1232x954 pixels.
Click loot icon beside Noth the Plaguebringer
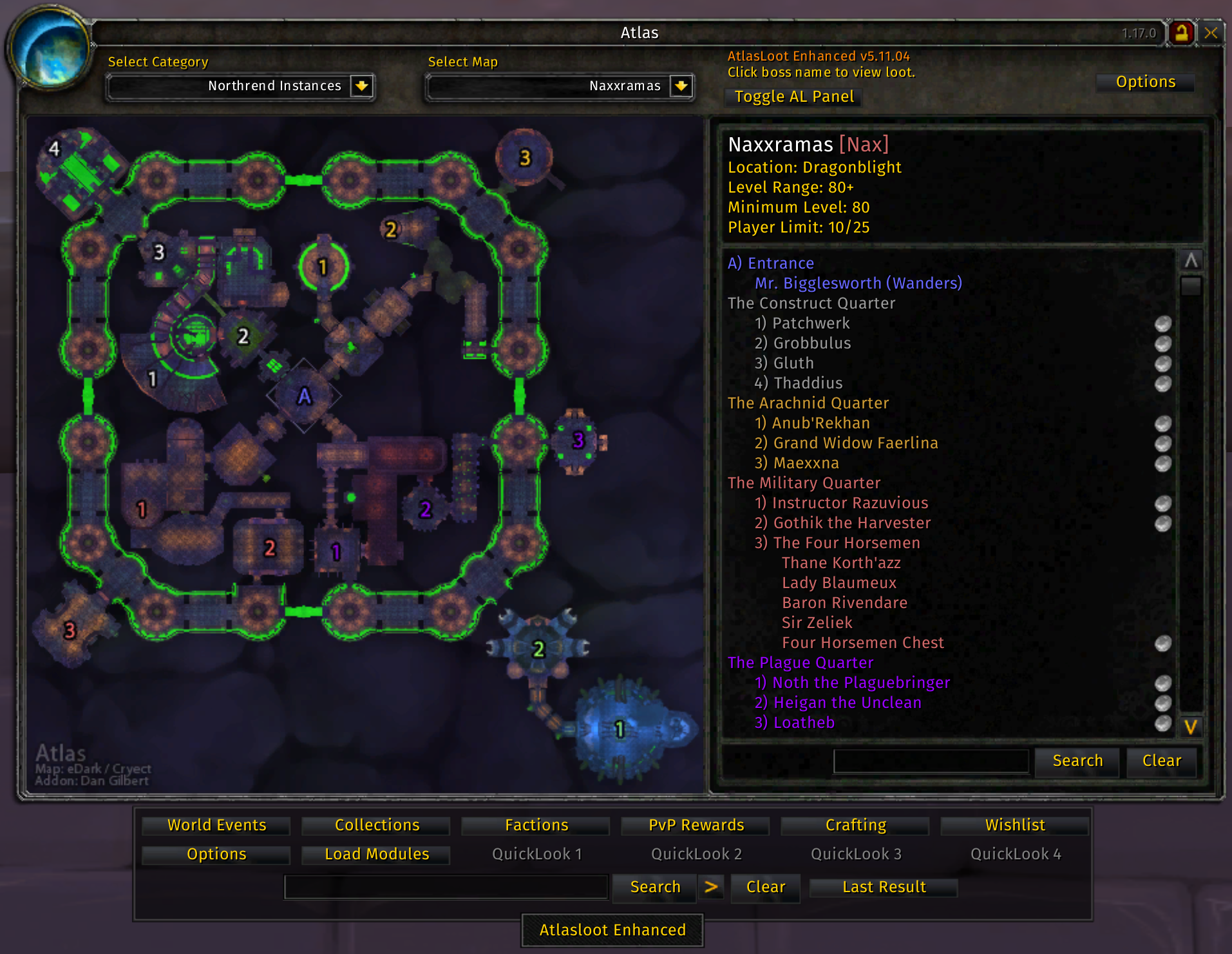(x=1162, y=683)
